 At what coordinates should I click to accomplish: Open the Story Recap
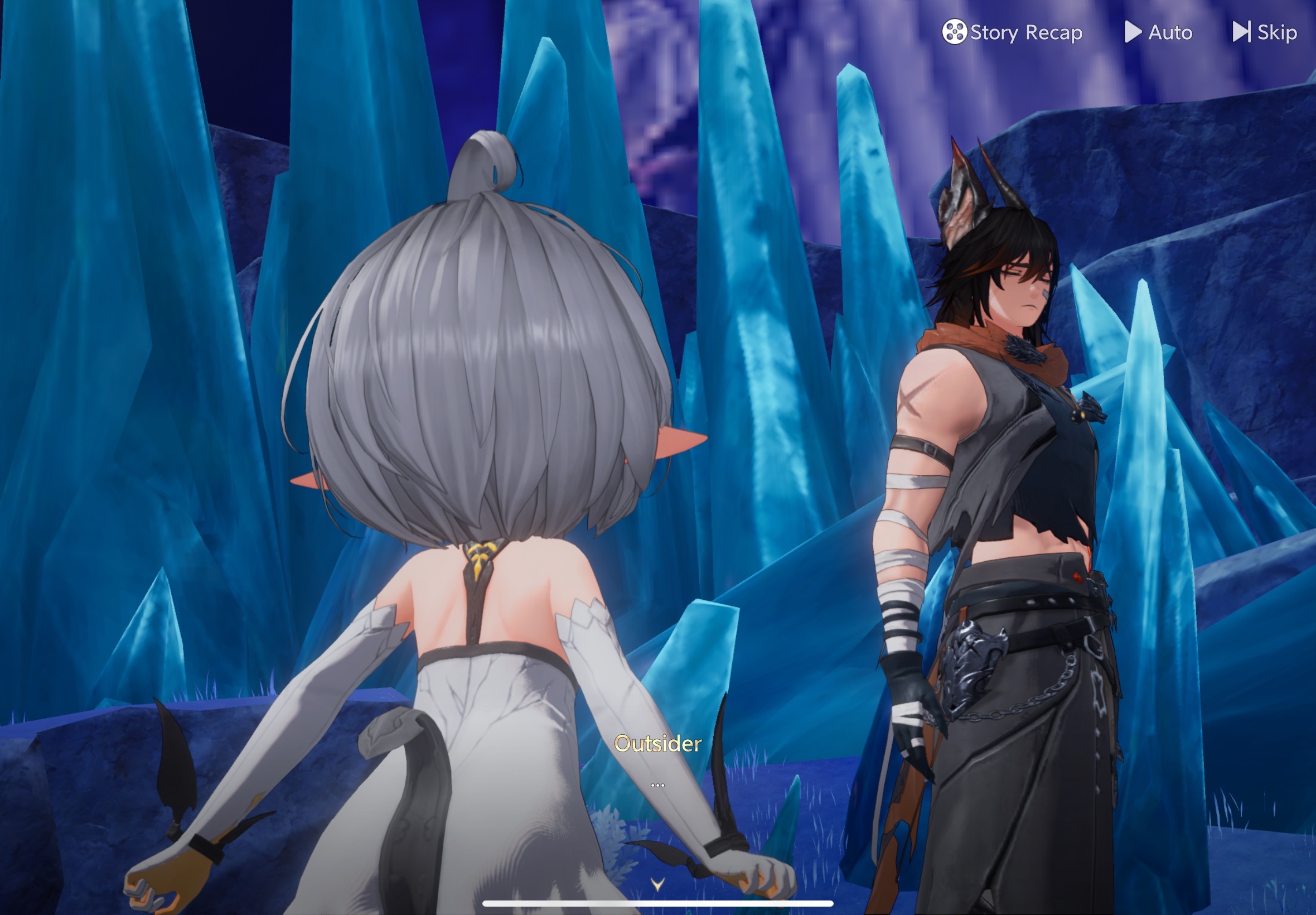tap(1012, 32)
